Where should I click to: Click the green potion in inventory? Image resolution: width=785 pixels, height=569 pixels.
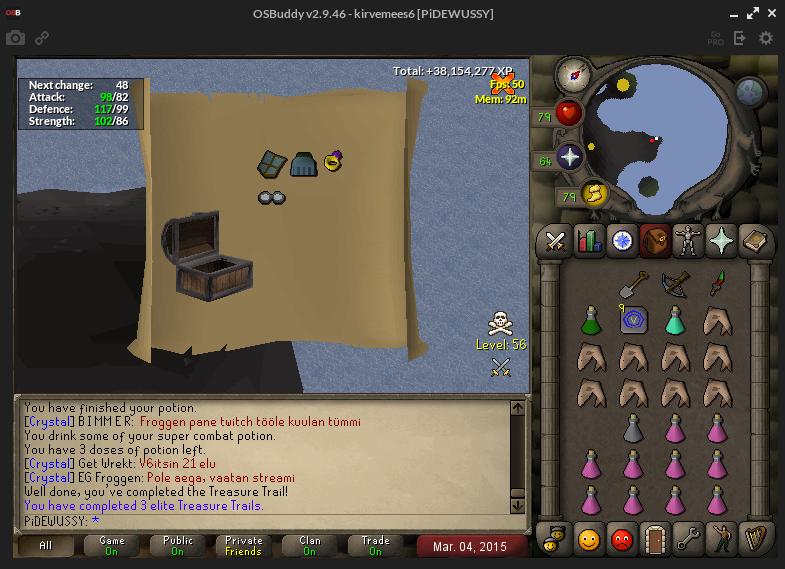591,320
